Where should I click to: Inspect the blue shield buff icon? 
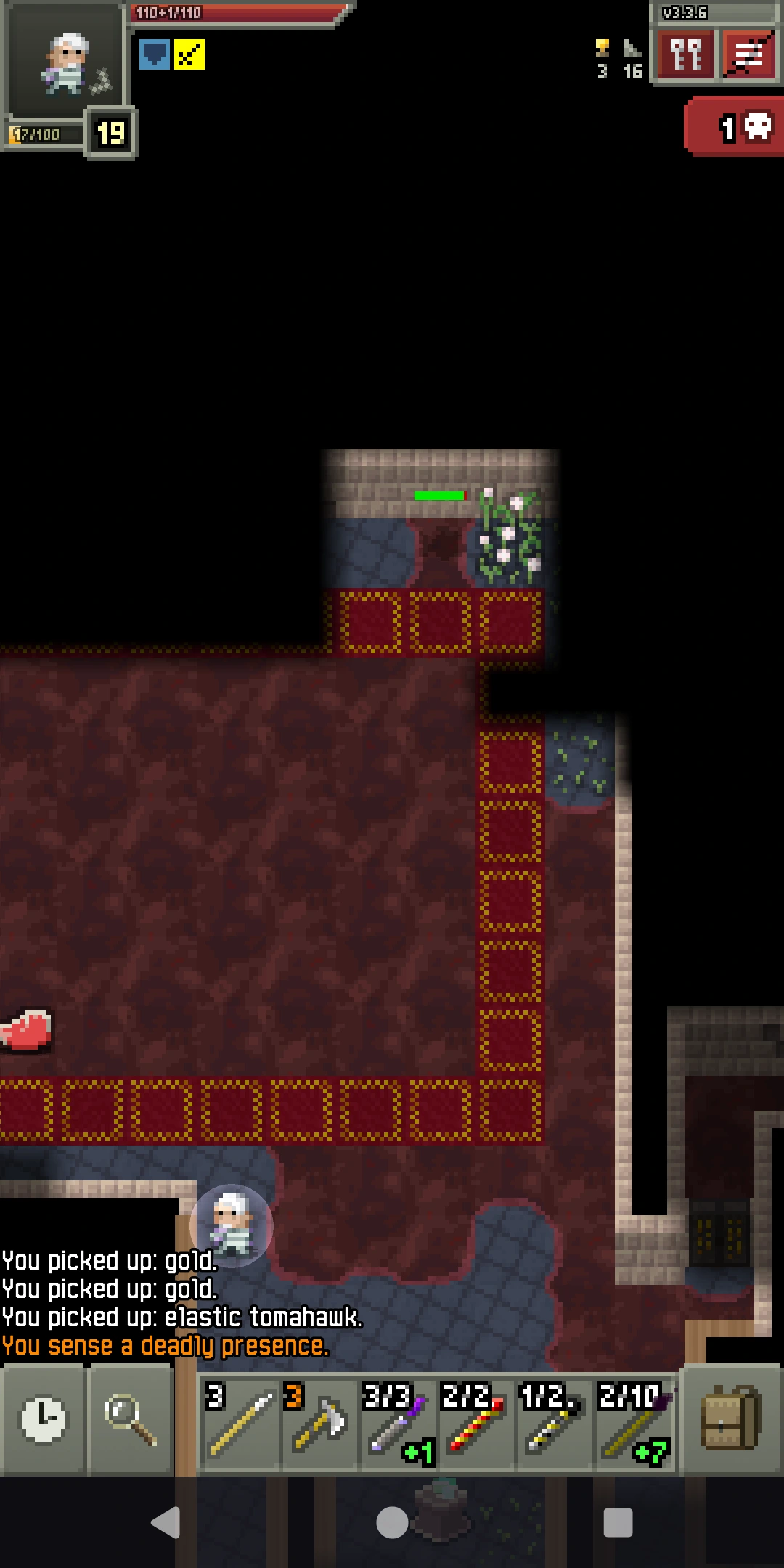(154, 54)
